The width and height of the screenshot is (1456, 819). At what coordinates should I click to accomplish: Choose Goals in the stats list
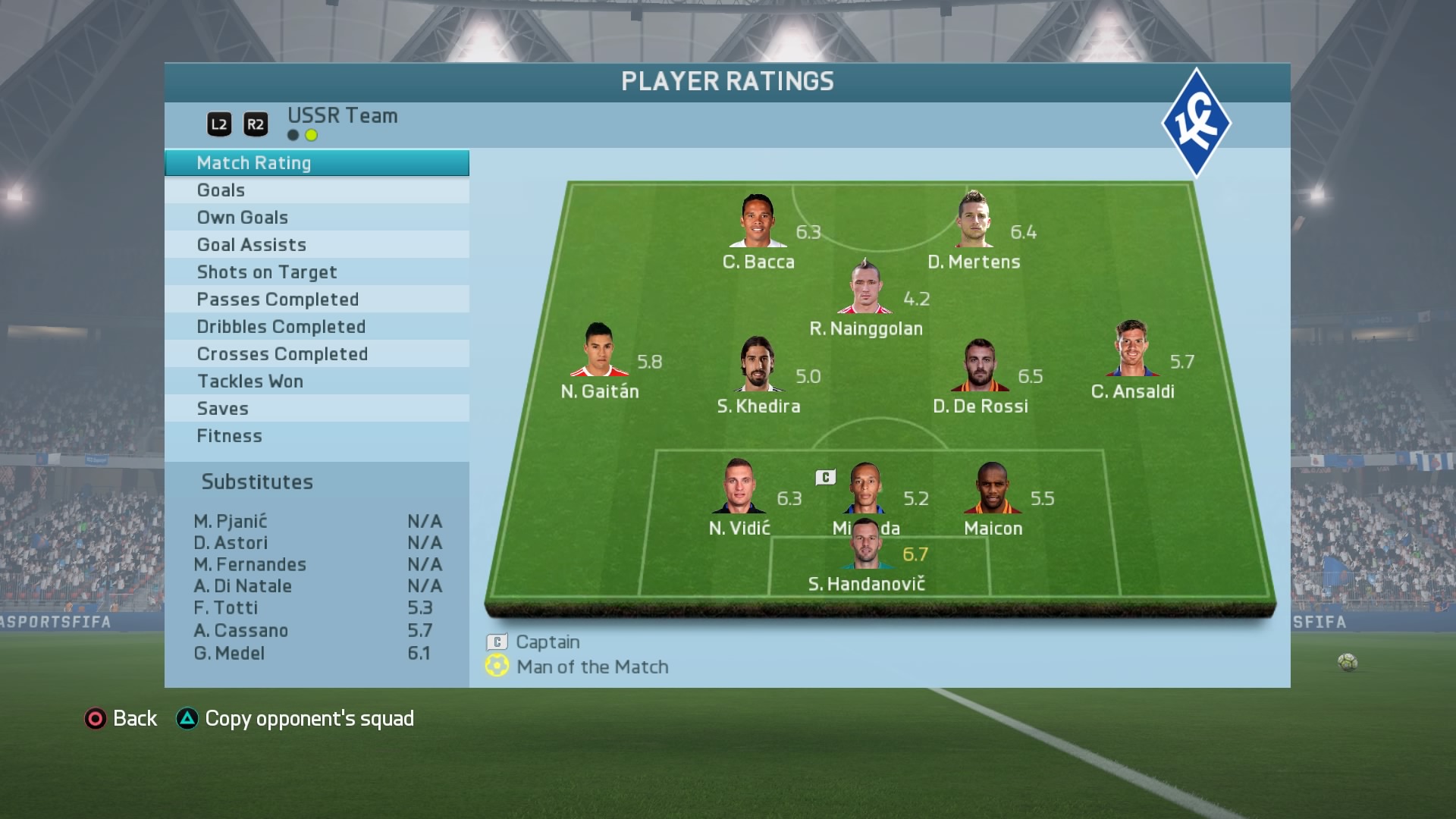[316, 190]
